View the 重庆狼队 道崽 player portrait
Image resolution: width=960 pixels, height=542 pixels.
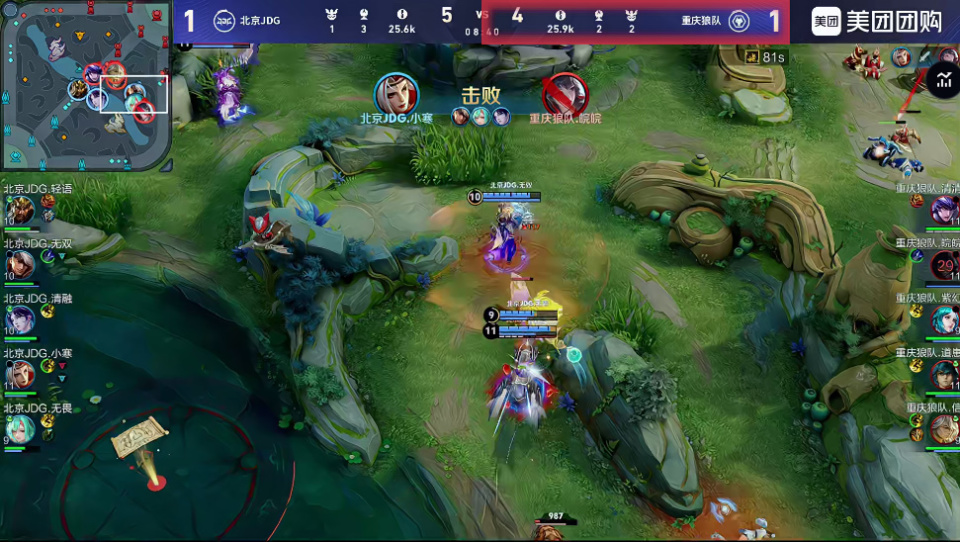[x=944, y=374]
